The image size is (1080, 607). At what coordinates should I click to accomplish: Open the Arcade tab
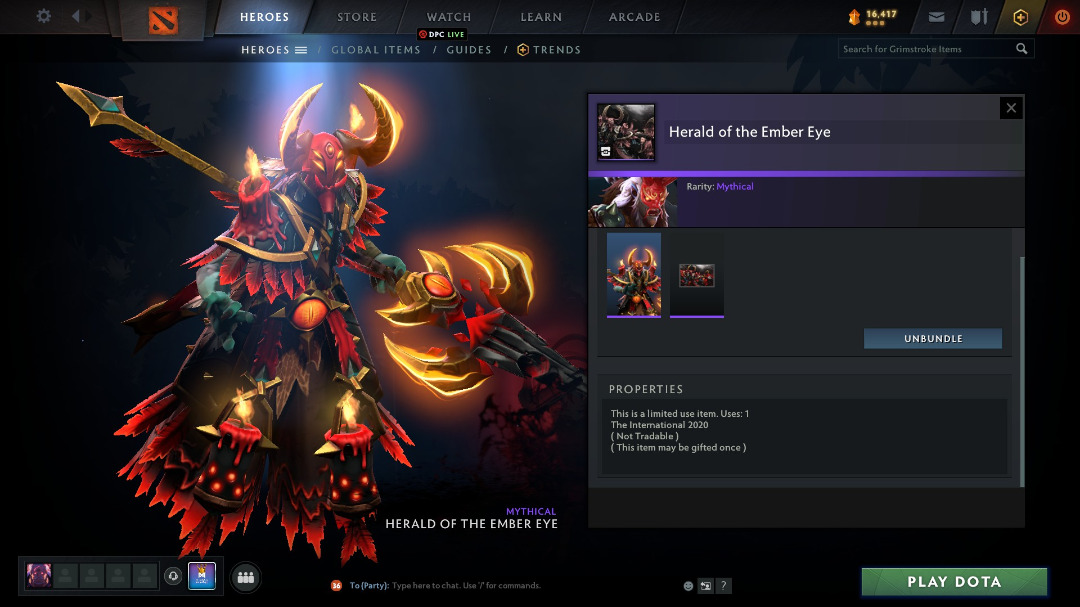tap(635, 17)
